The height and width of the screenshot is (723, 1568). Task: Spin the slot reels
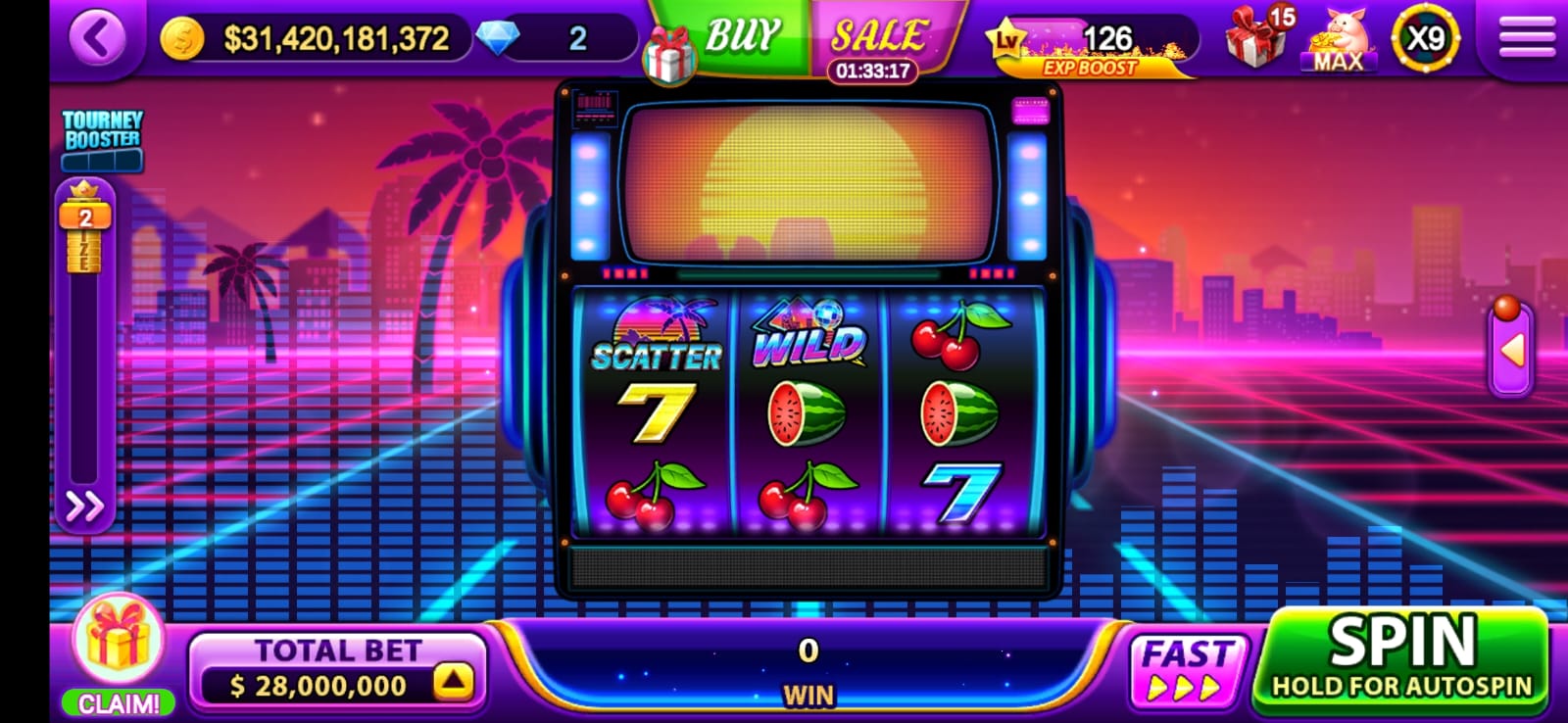[1401, 656]
